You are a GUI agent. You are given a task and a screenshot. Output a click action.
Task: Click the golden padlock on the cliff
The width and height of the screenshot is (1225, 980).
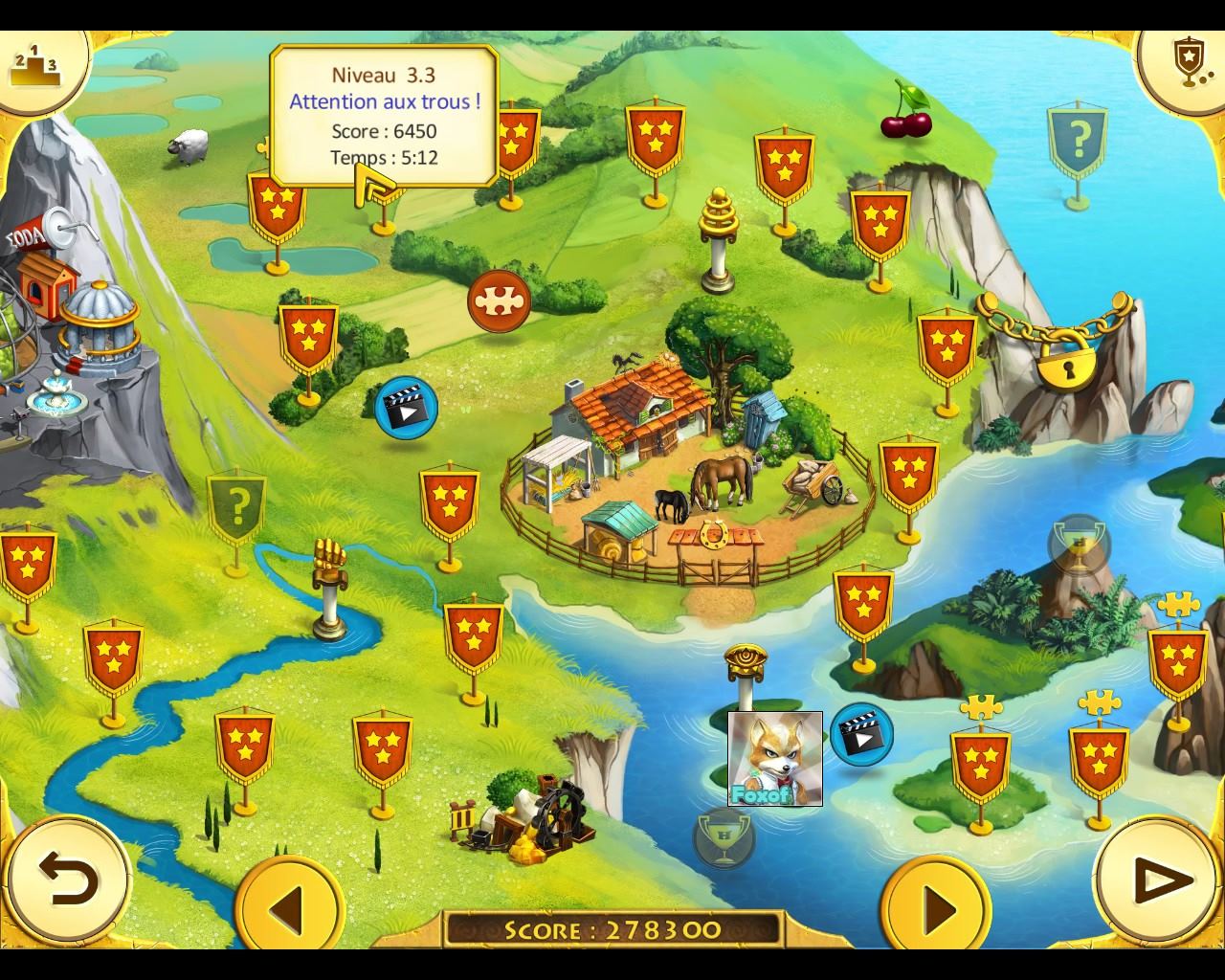pyautogui.click(x=1065, y=362)
